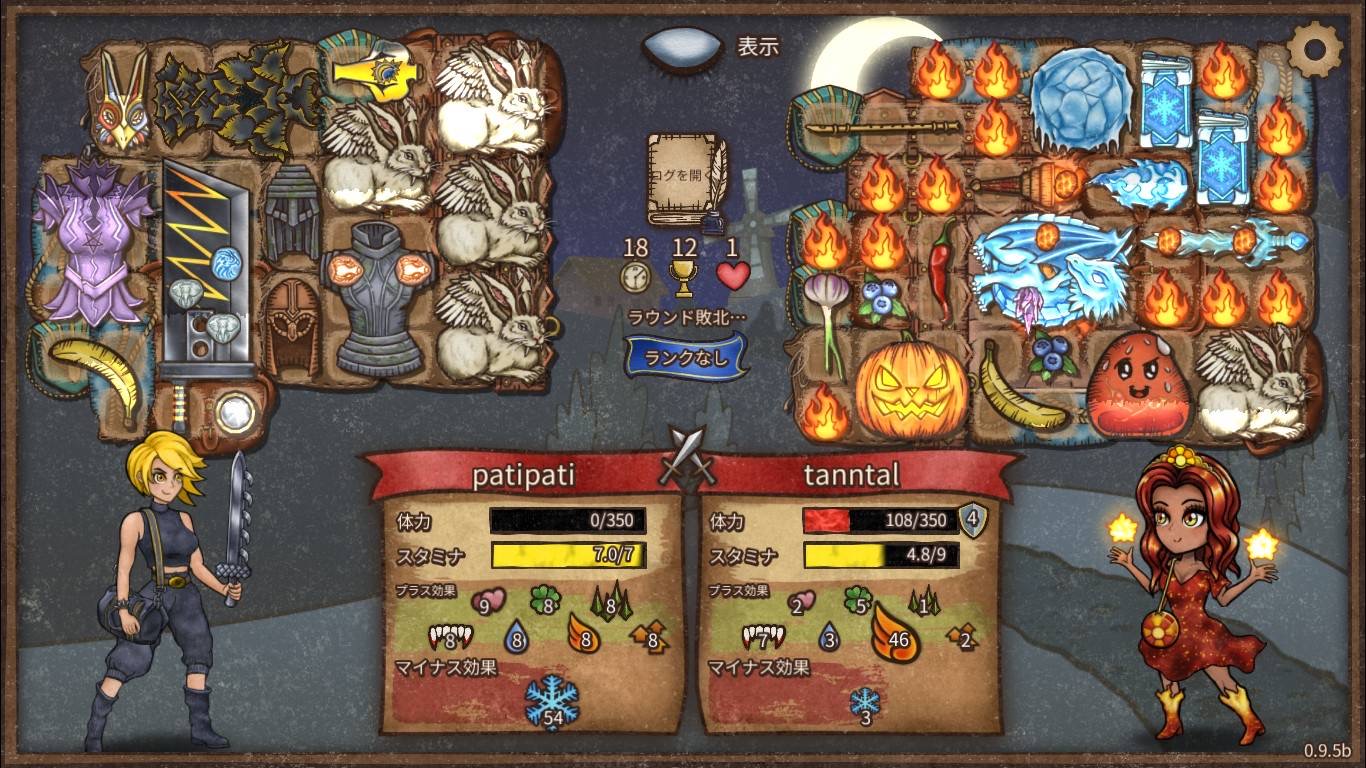This screenshot has width=1366, height=768.
Task: Open the battle log book
Action: [686, 180]
